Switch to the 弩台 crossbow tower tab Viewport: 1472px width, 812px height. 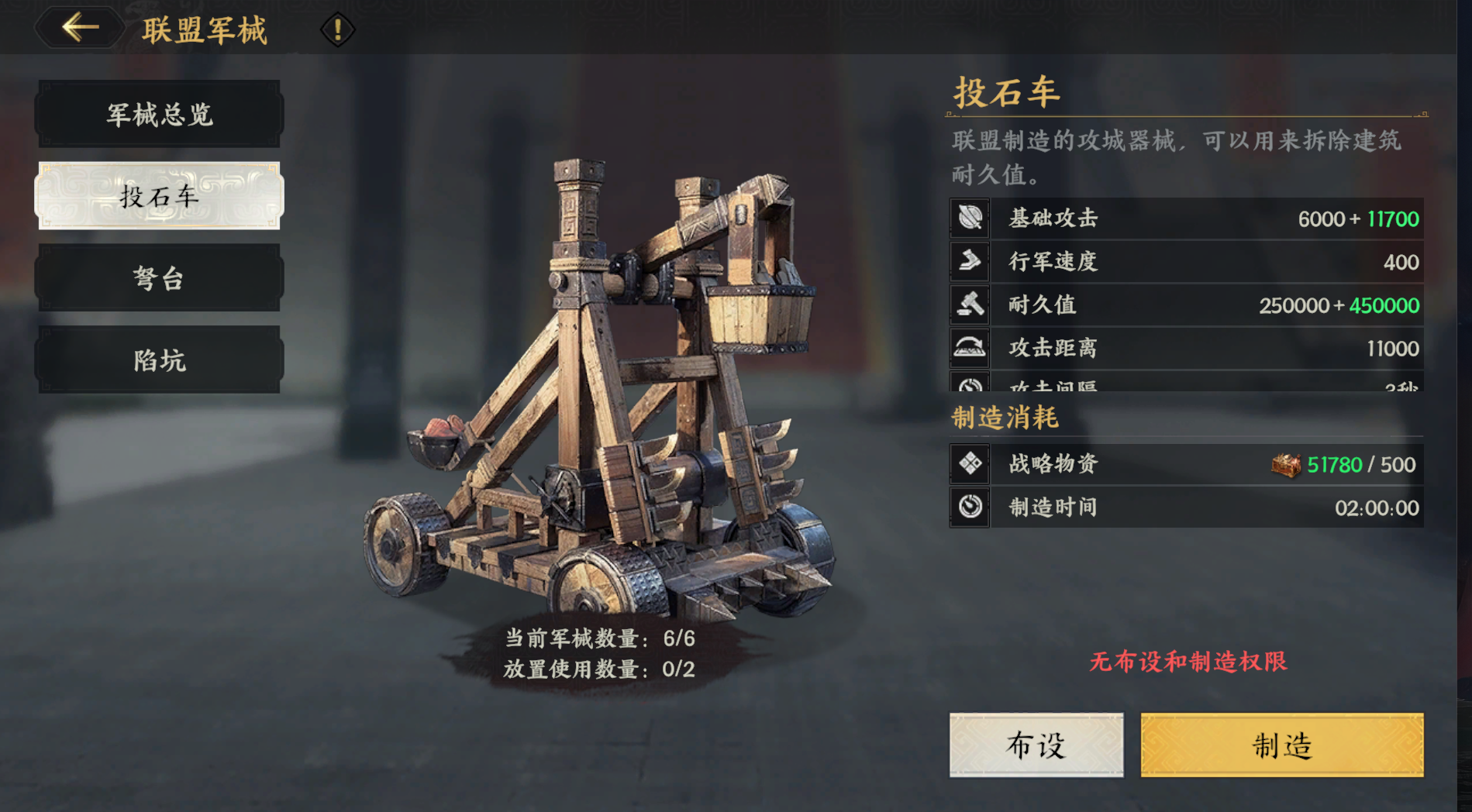(159, 278)
